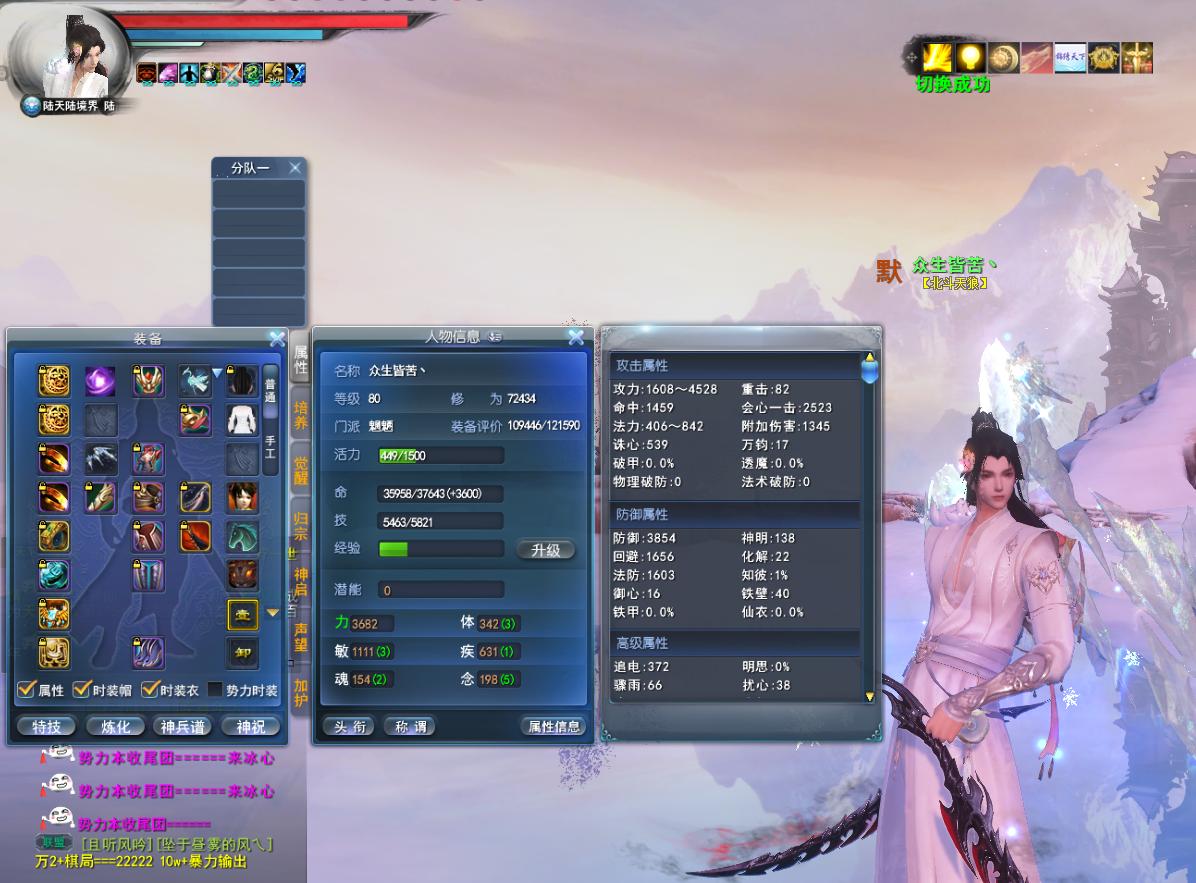The height and width of the screenshot is (883, 1196).
Task: Close the 人物信息 character info window
Action: pos(575,338)
